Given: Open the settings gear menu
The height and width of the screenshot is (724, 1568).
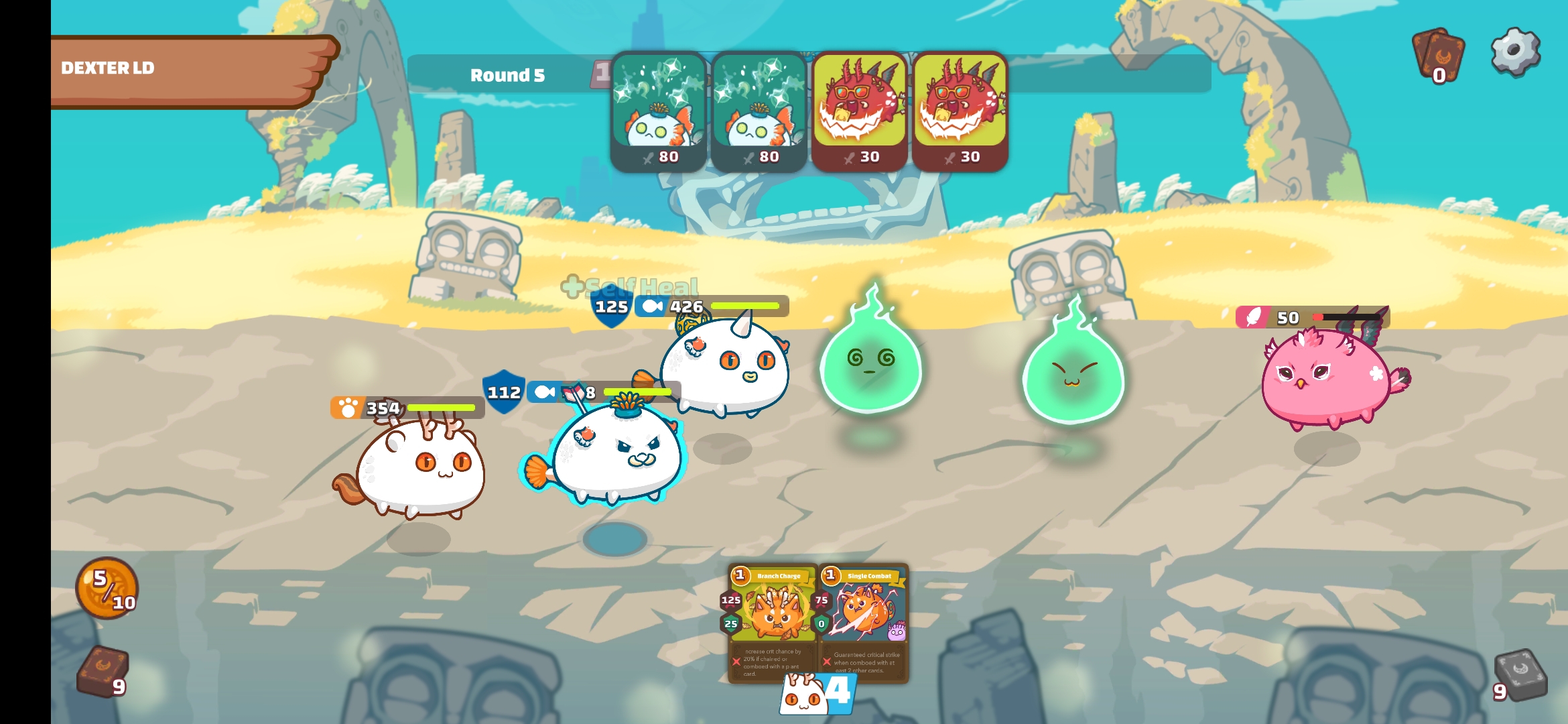Looking at the screenshot, I should [x=1514, y=51].
